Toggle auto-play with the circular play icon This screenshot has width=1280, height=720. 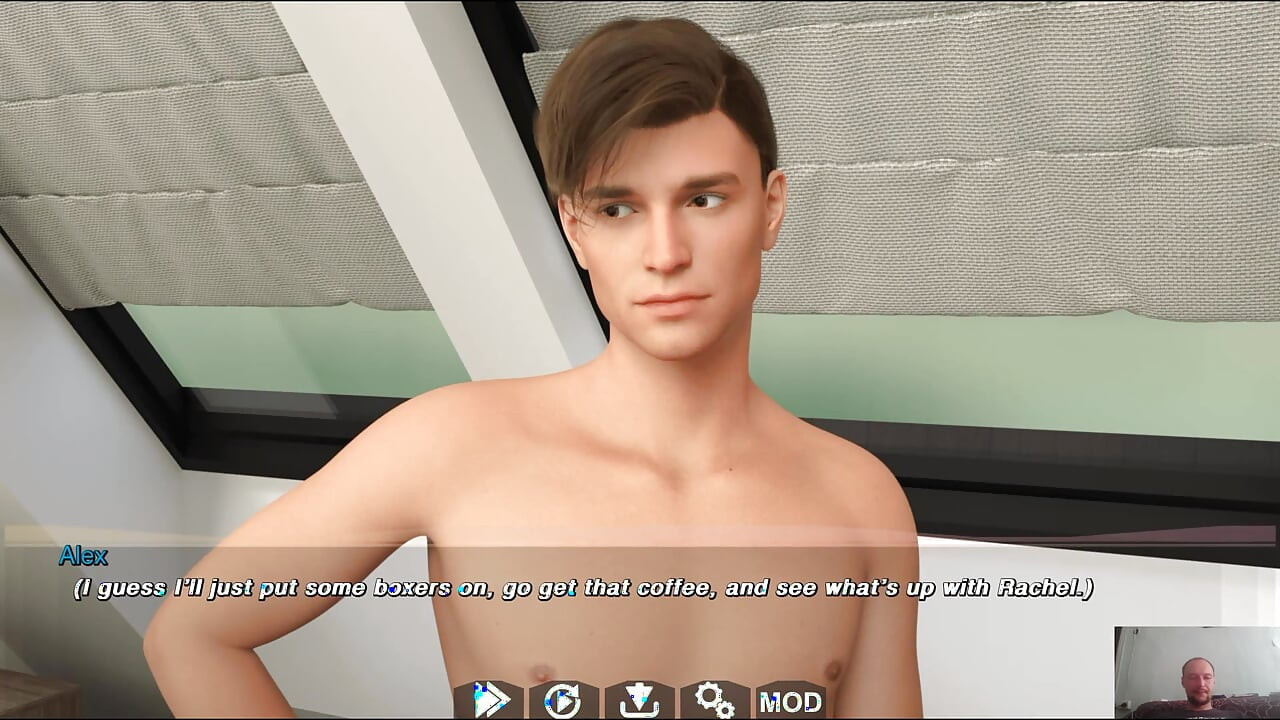tap(563, 700)
